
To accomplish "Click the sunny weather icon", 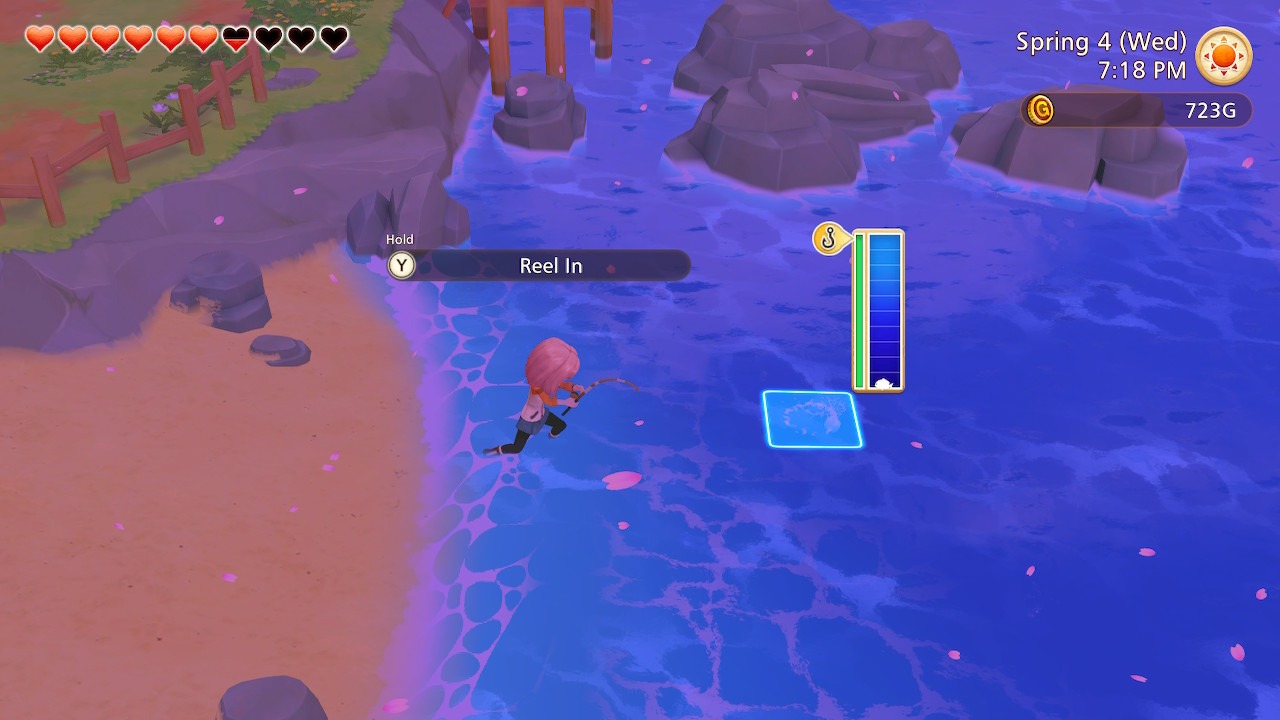I will (x=1224, y=56).
